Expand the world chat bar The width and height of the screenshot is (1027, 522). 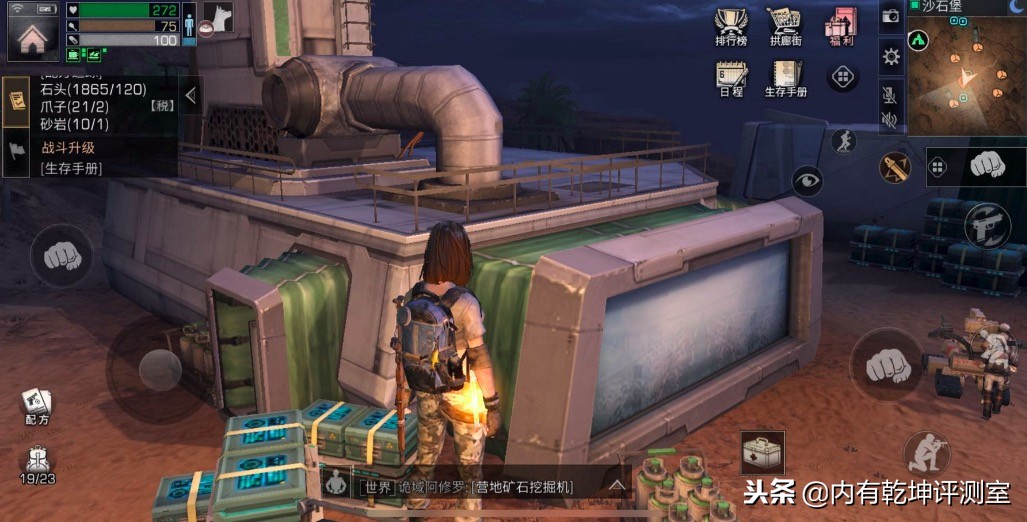tap(617, 487)
